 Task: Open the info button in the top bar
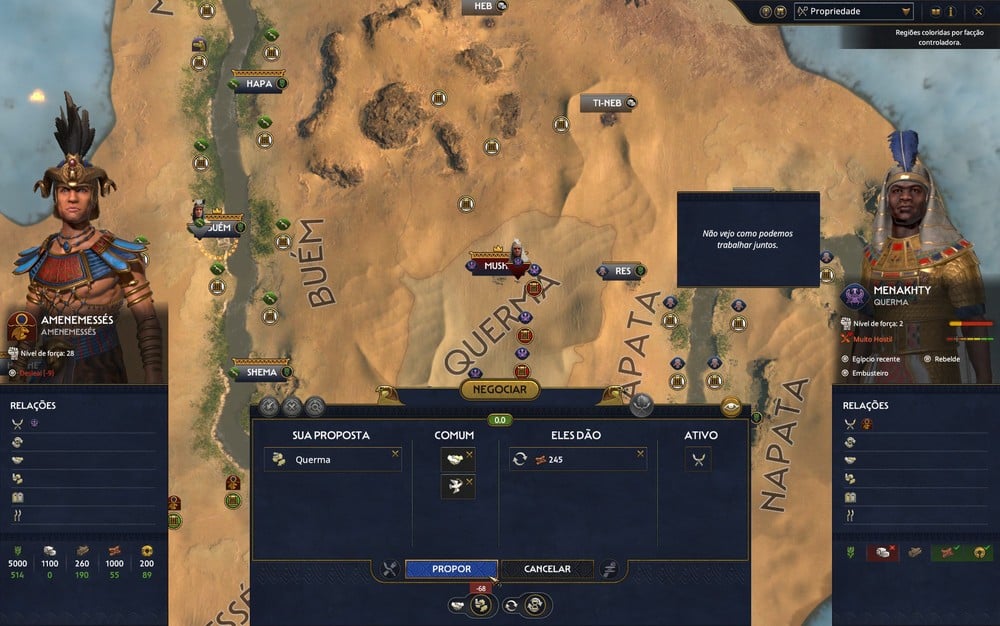951,11
